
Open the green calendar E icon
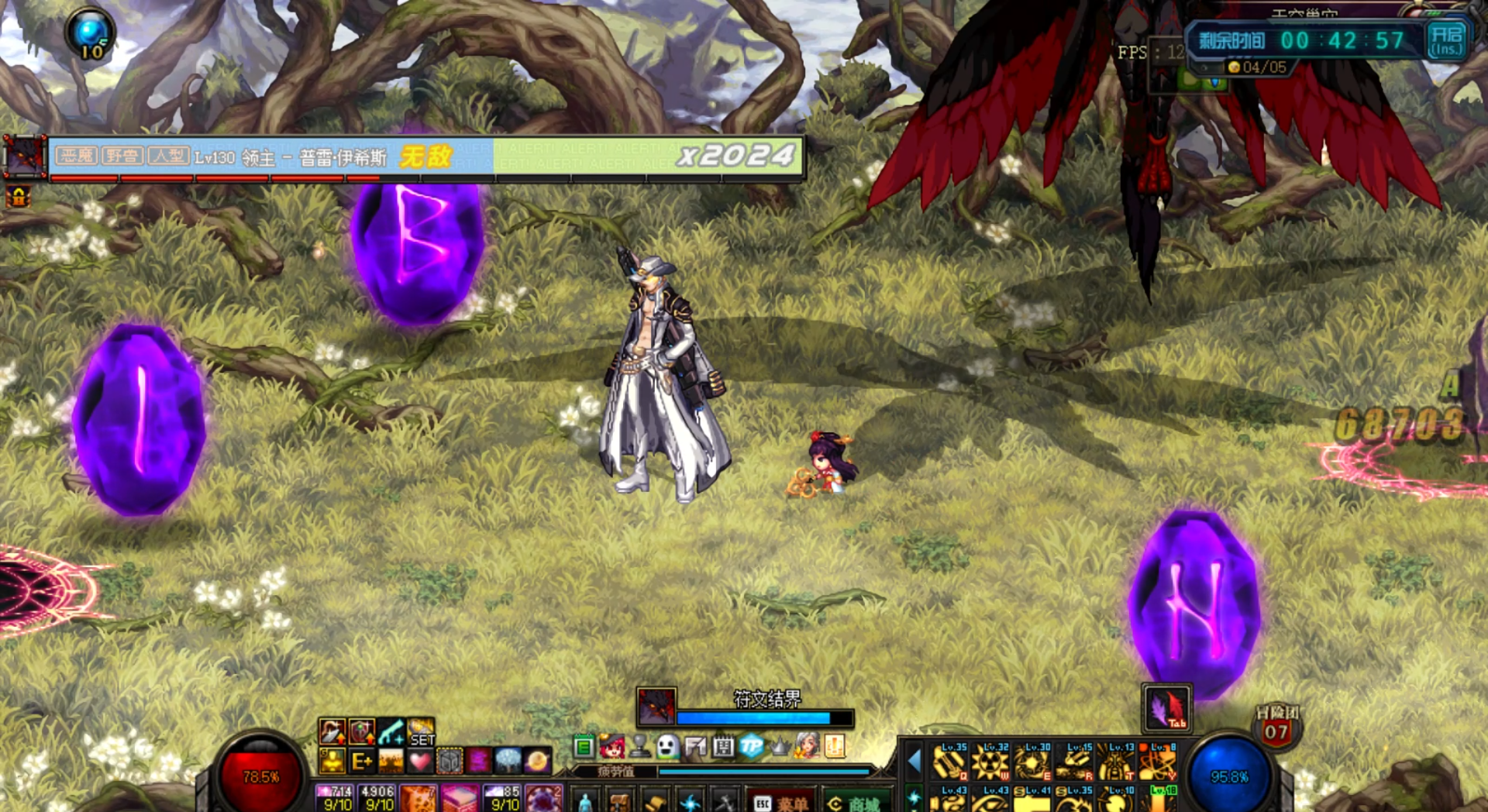tap(584, 747)
